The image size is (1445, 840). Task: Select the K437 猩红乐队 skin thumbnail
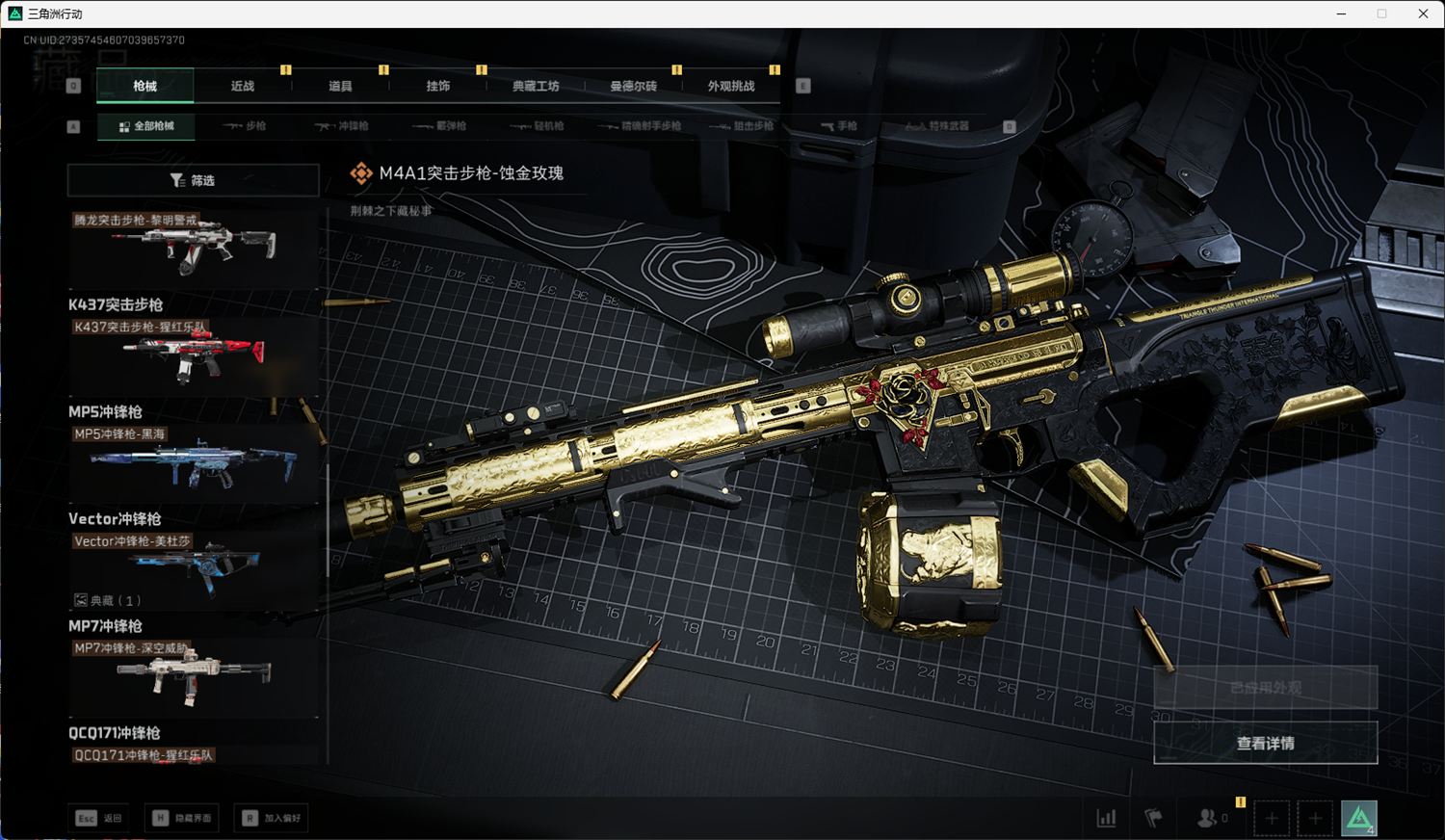pos(193,354)
